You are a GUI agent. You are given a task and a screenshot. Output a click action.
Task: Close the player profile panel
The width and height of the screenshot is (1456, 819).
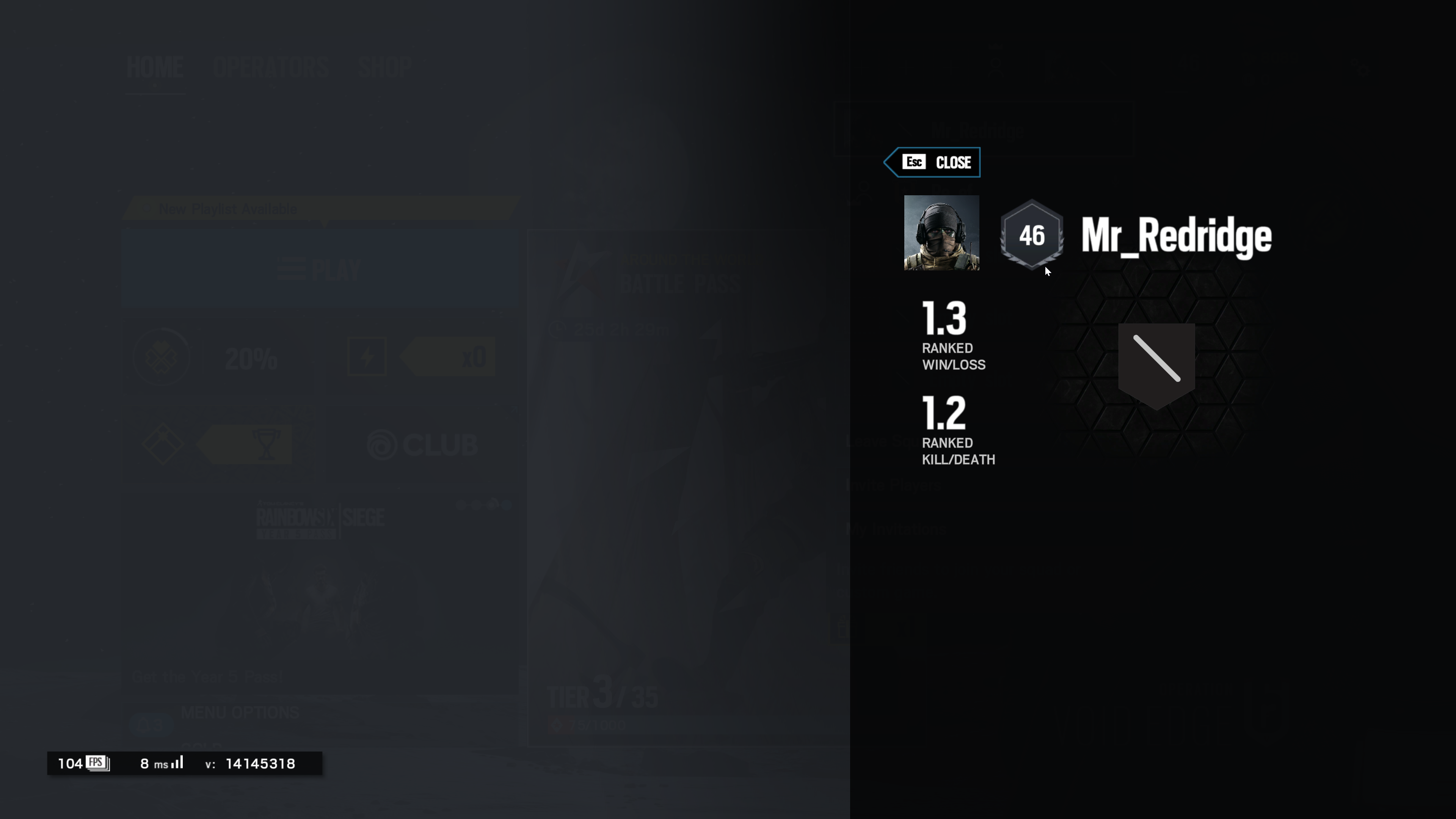[933, 162]
